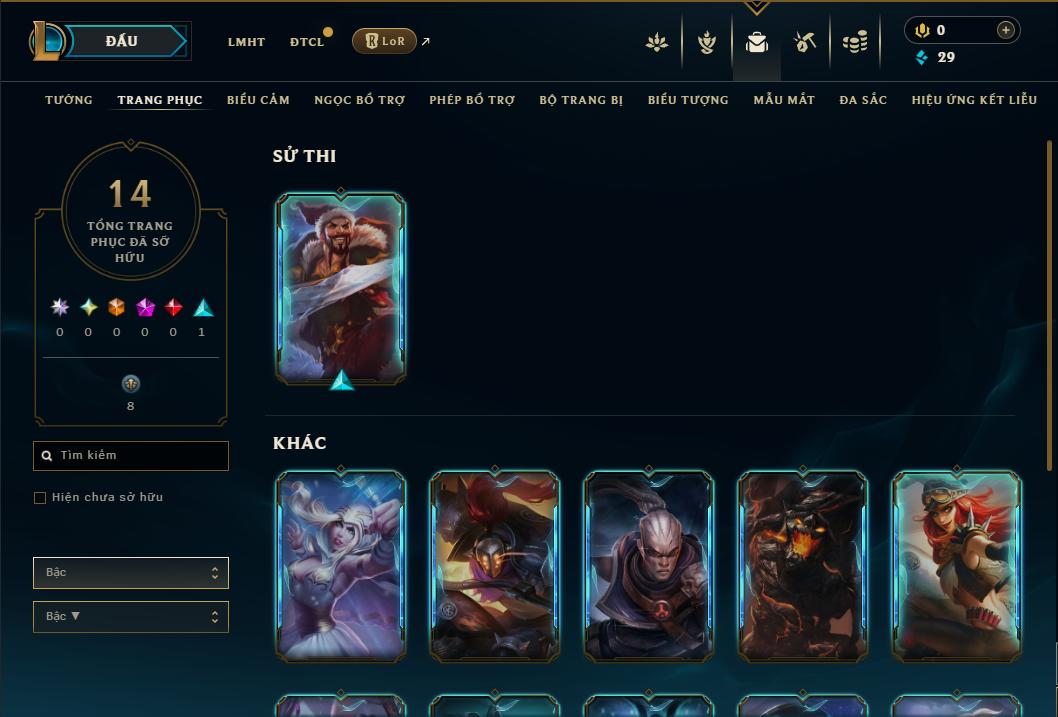Select the NGỌC BỔ TRỢ tab
The image size is (1058, 717).
pyautogui.click(x=359, y=100)
